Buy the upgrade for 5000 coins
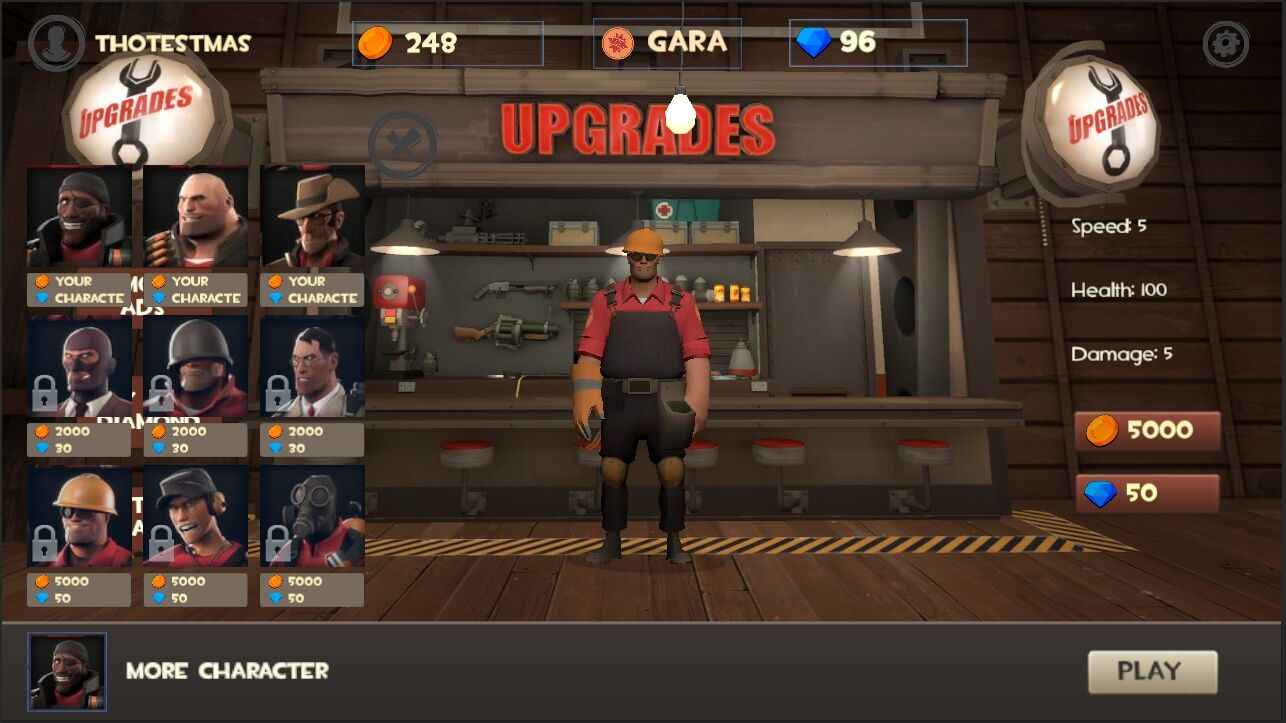Screen dimensions: 1286x723 (1147, 429)
